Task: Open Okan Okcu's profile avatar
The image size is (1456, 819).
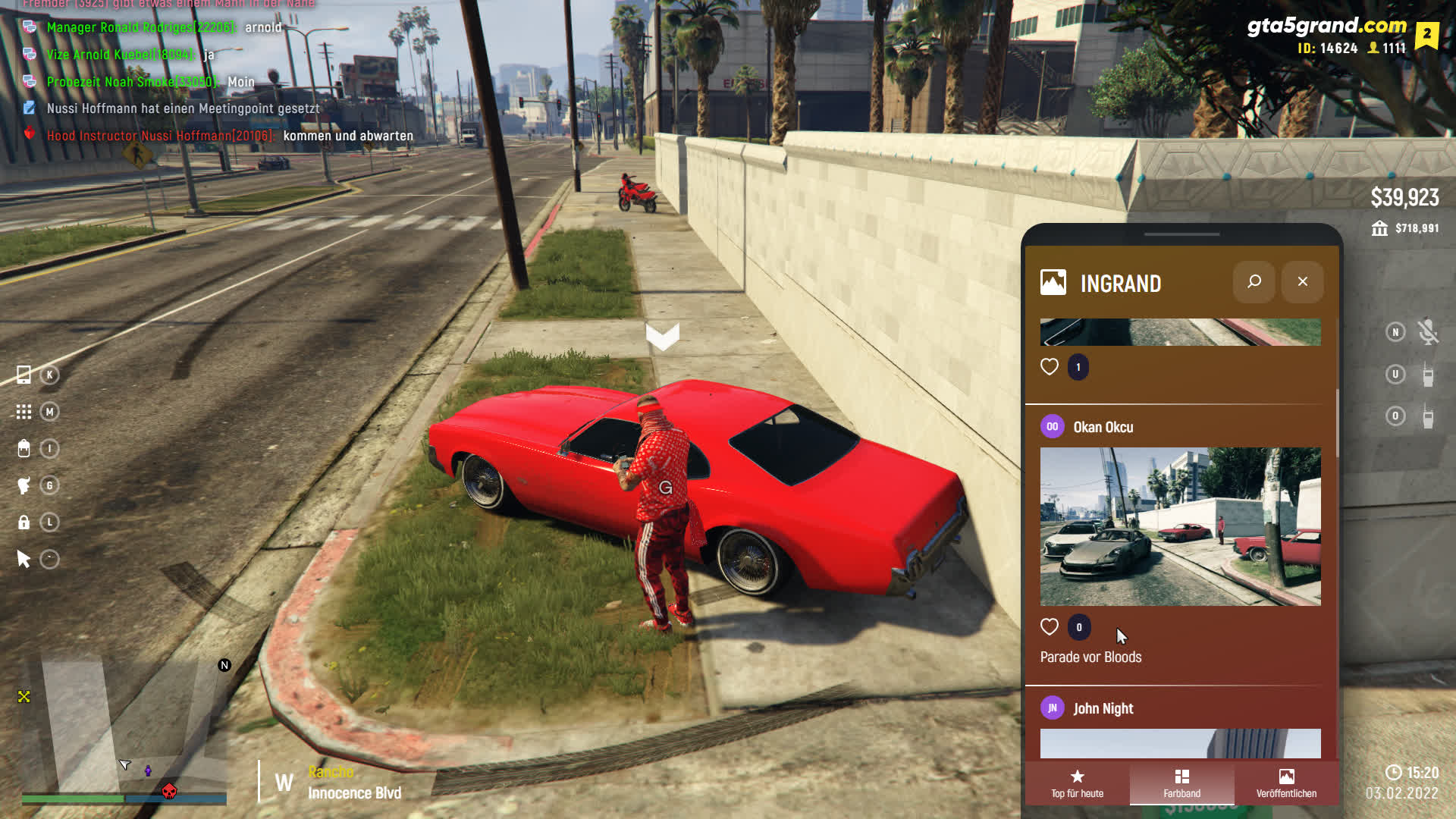Action: point(1053,427)
